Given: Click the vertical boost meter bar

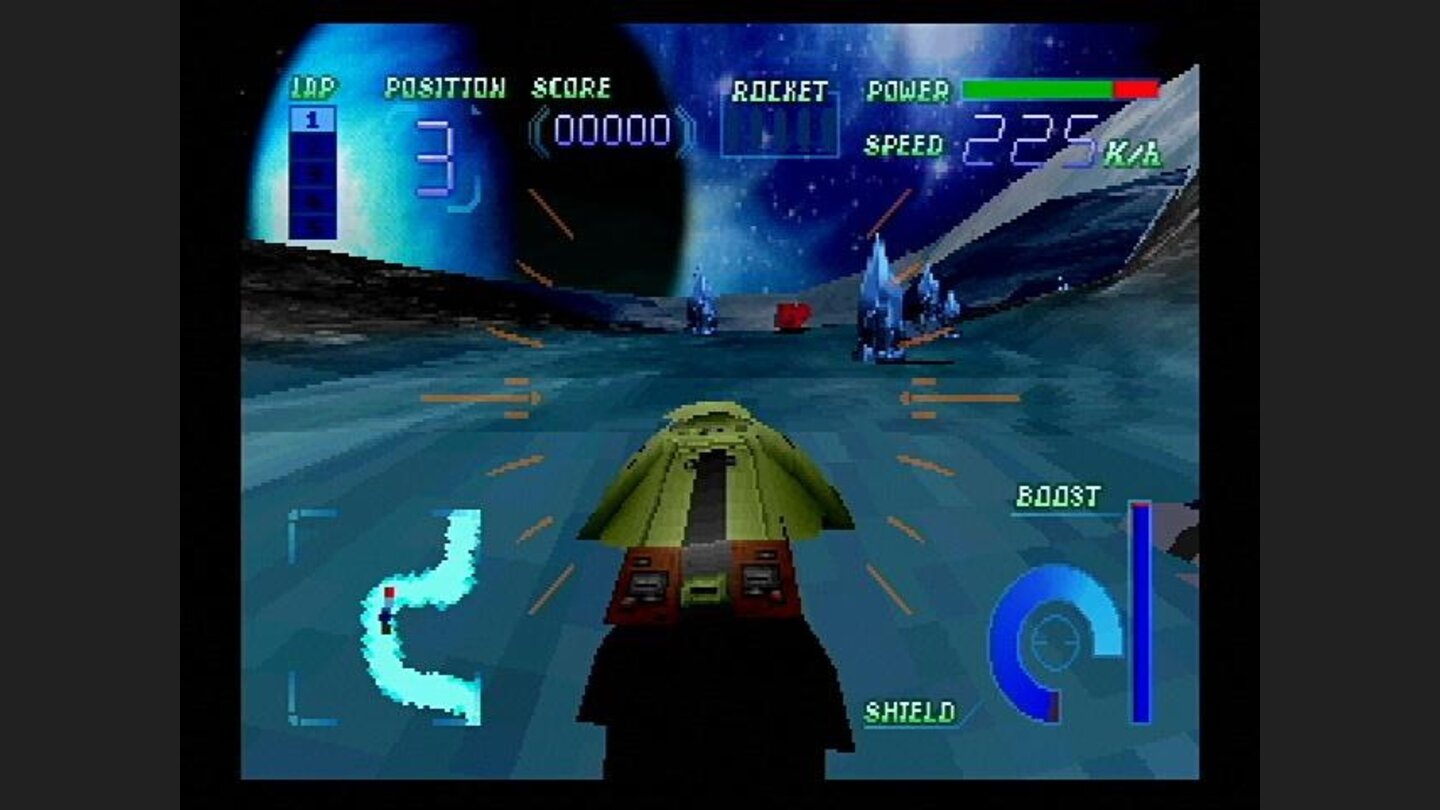Looking at the screenshot, I should pos(1140,600).
